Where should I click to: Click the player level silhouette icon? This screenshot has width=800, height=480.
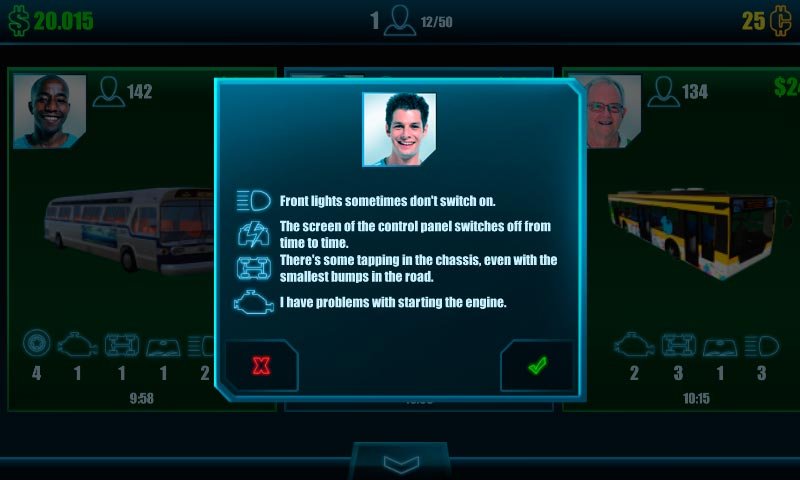click(400, 20)
